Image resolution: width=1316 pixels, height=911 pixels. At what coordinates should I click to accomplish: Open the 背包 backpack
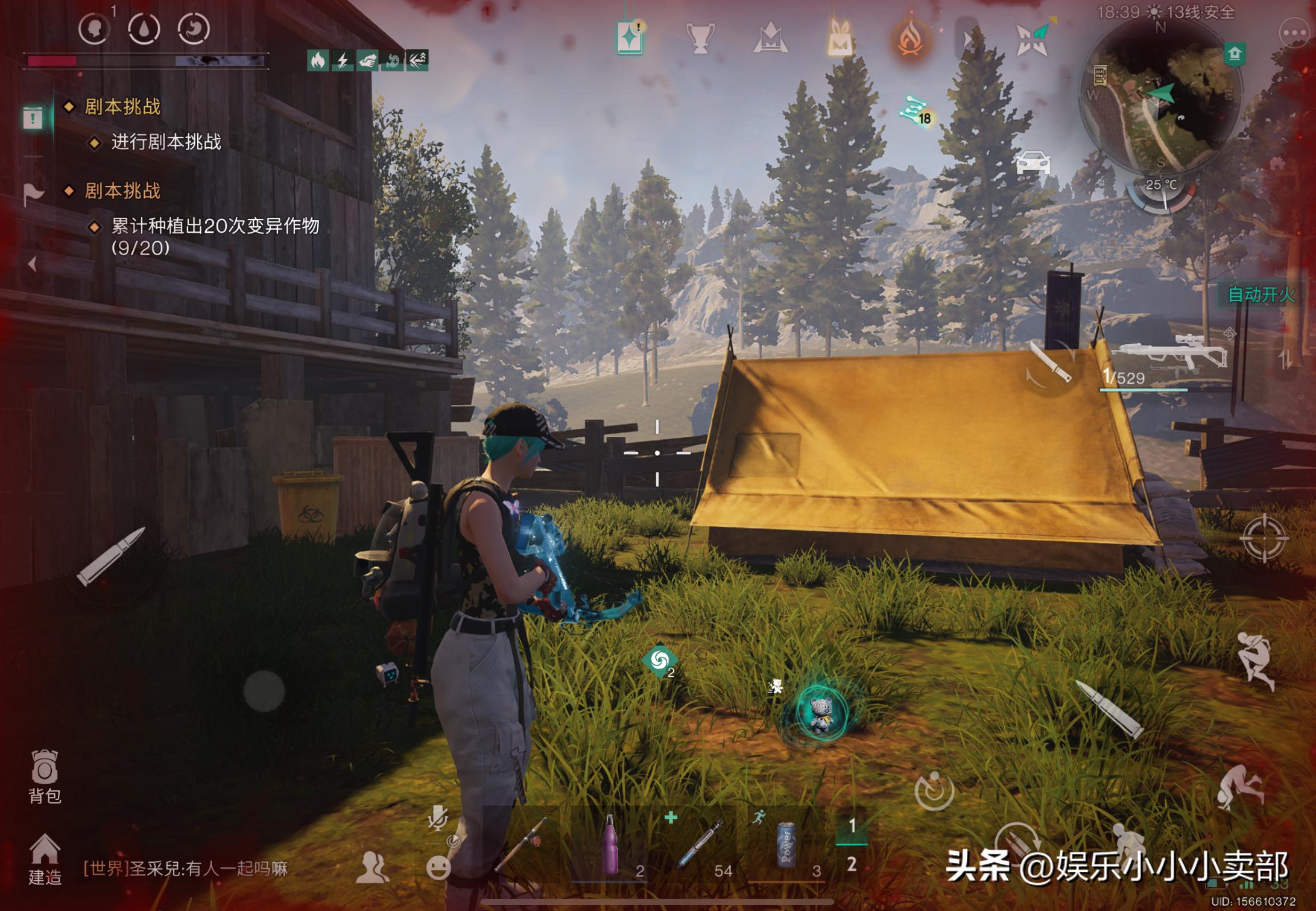[45, 776]
